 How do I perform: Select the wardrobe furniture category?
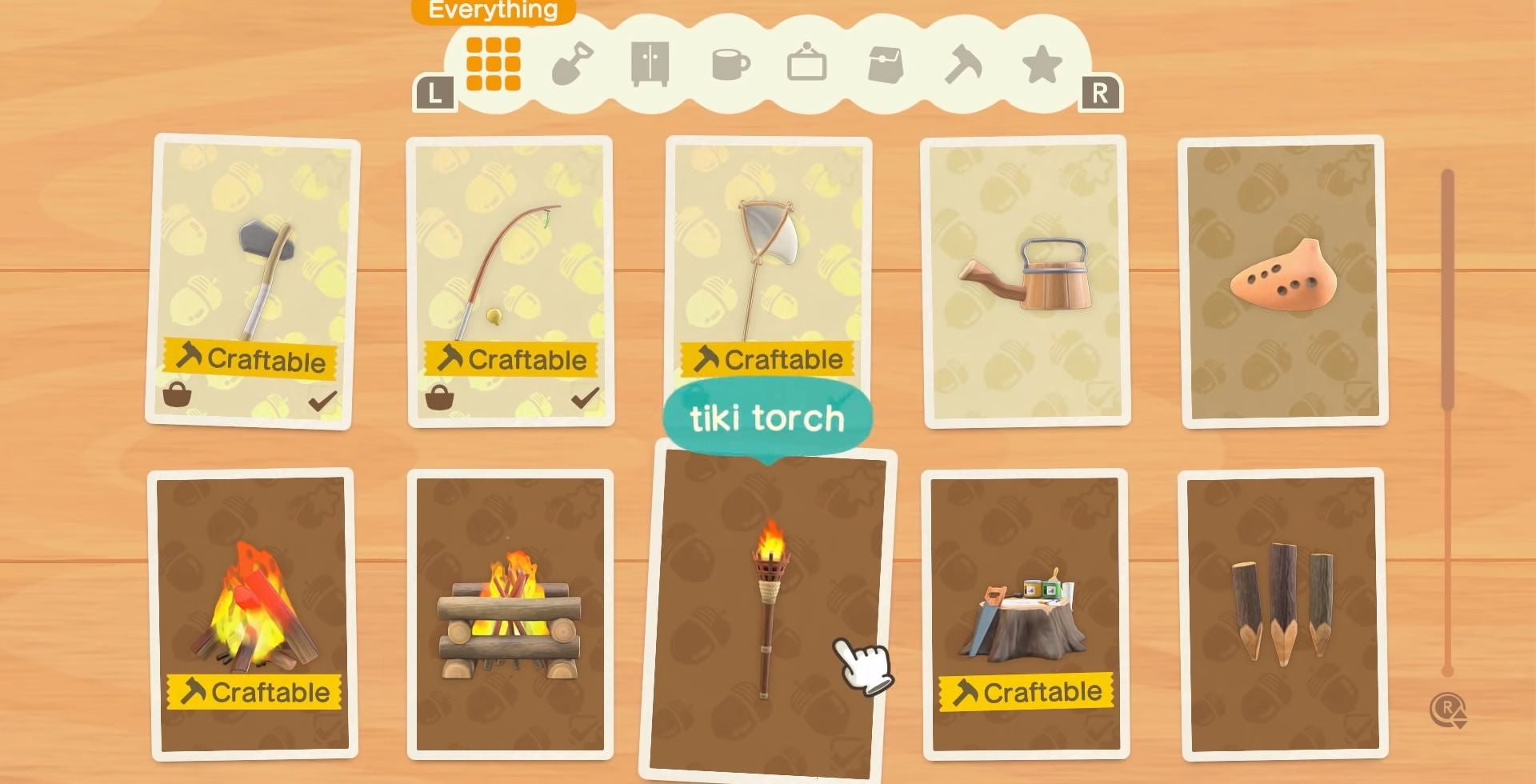pyautogui.click(x=651, y=64)
